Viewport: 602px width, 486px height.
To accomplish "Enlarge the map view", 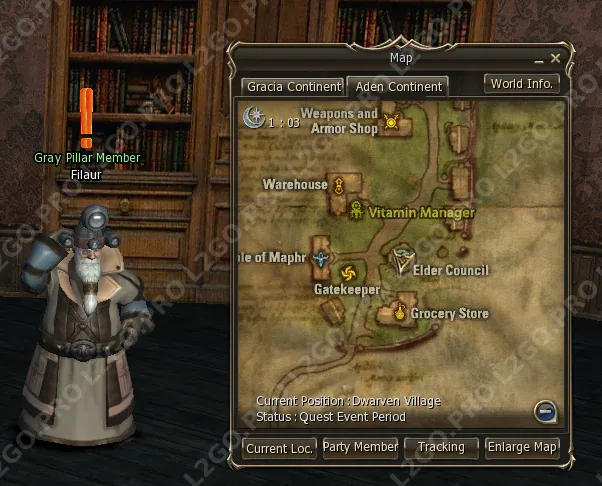I will click(x=521, y=447).
